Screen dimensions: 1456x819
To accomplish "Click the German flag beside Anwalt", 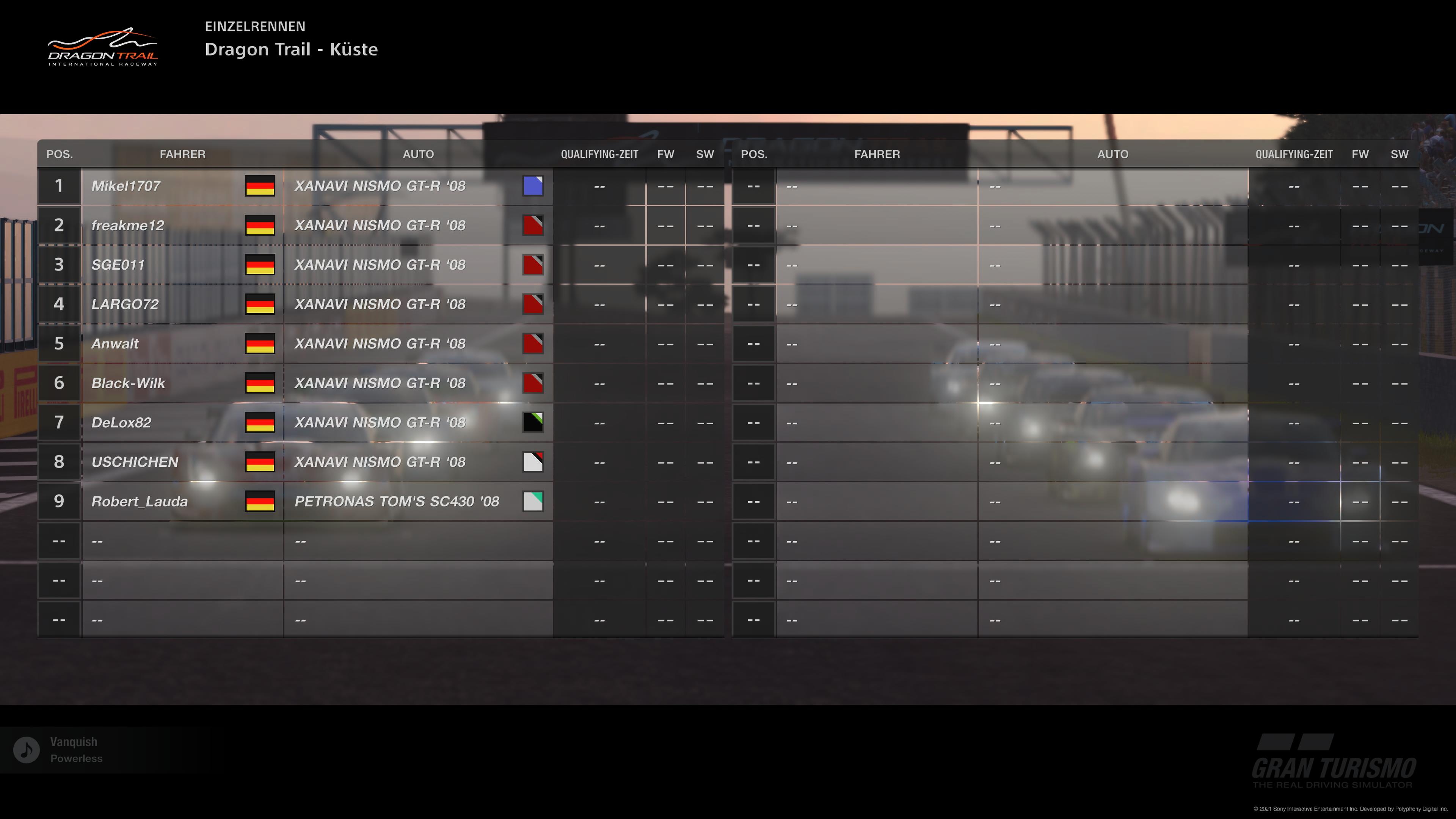I will pyautogui.click(x=260, y=343).
